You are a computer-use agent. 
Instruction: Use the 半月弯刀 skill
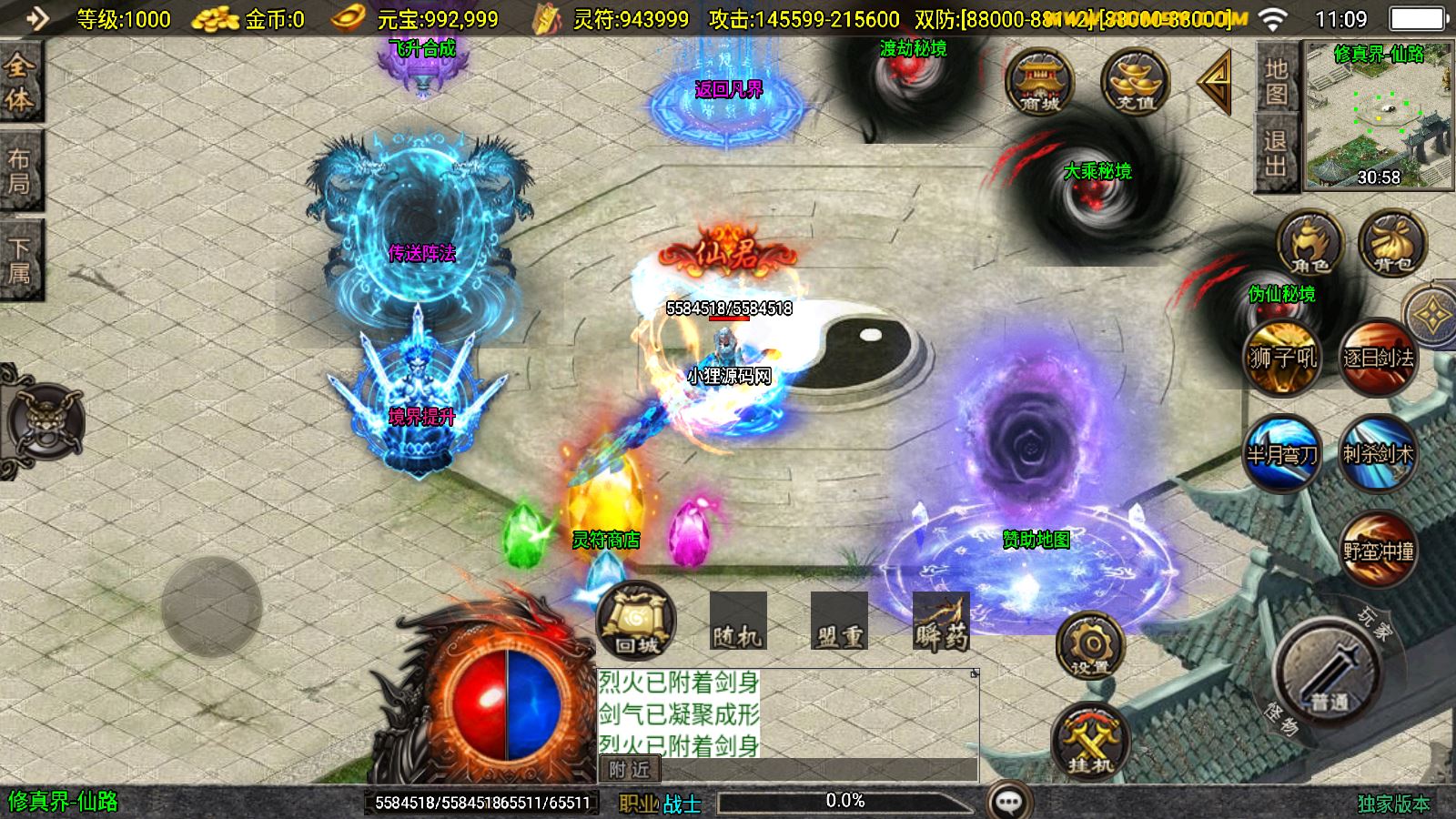coord(1282,452)
